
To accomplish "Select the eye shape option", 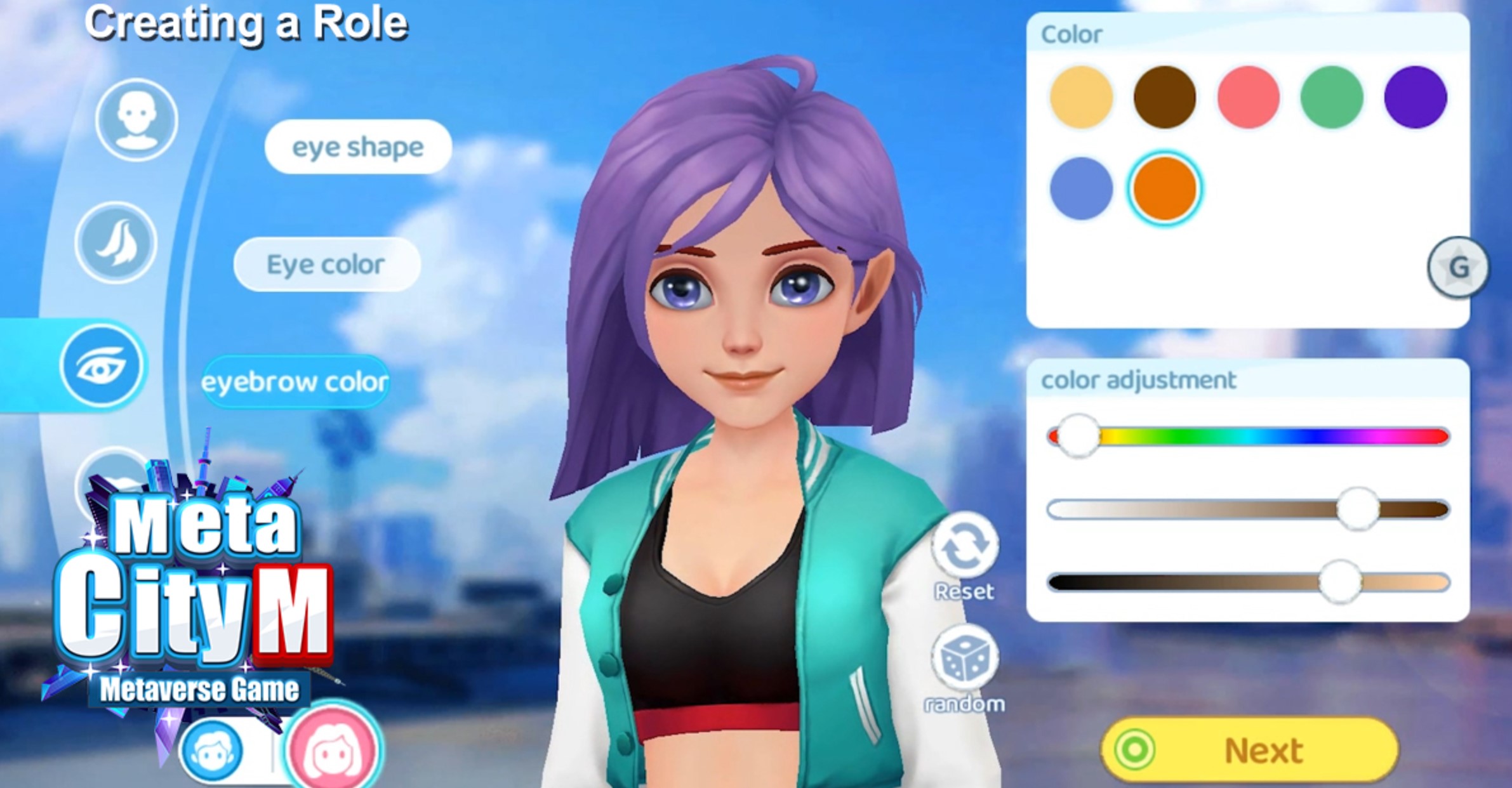I will tap(358, 147).
